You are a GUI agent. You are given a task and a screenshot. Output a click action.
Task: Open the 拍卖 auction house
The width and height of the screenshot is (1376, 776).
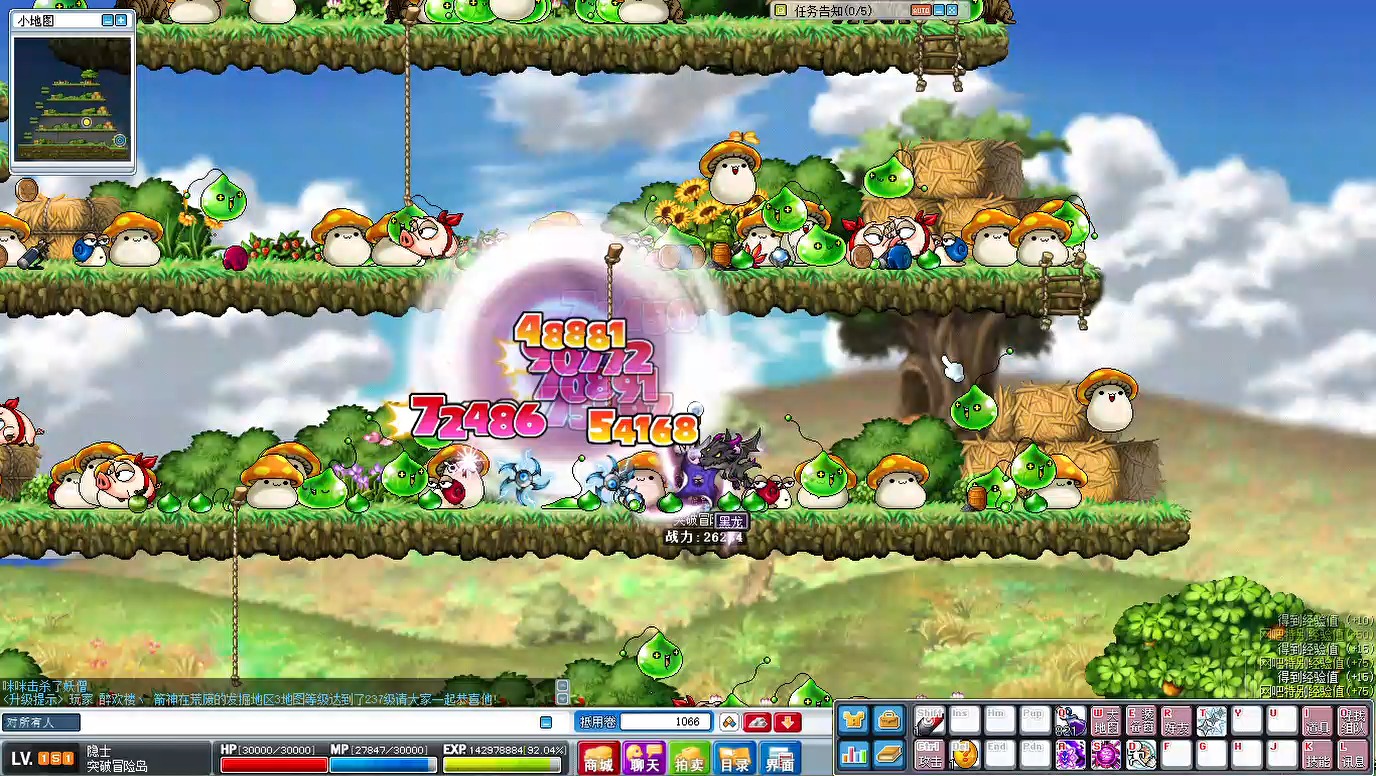(690, 758)
